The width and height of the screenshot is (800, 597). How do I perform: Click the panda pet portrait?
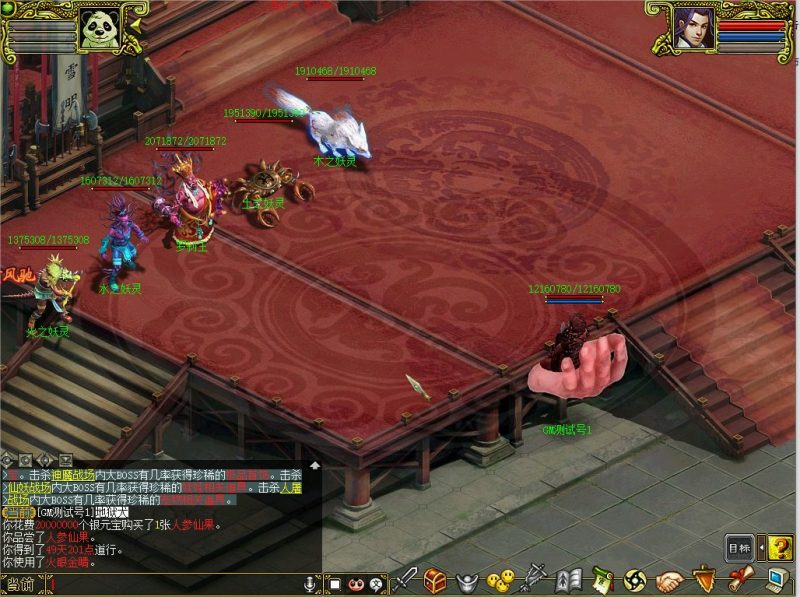coord(99,27)
